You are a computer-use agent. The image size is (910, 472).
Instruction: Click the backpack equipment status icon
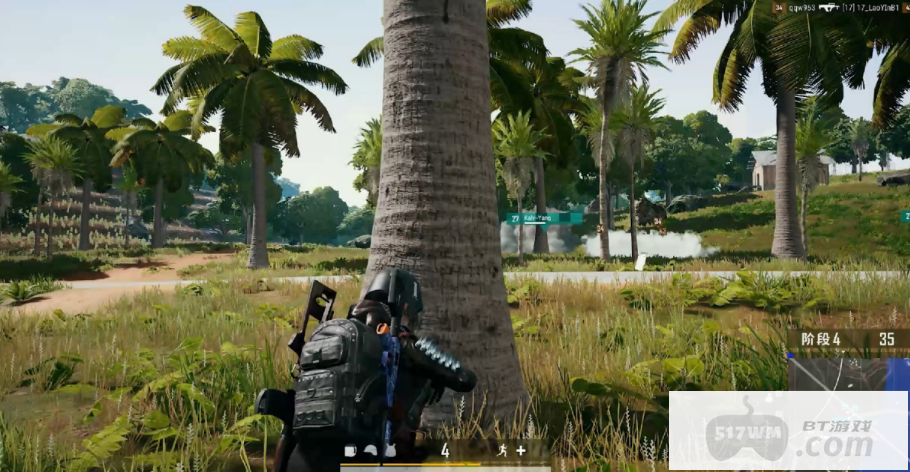[x=349, y=450]
